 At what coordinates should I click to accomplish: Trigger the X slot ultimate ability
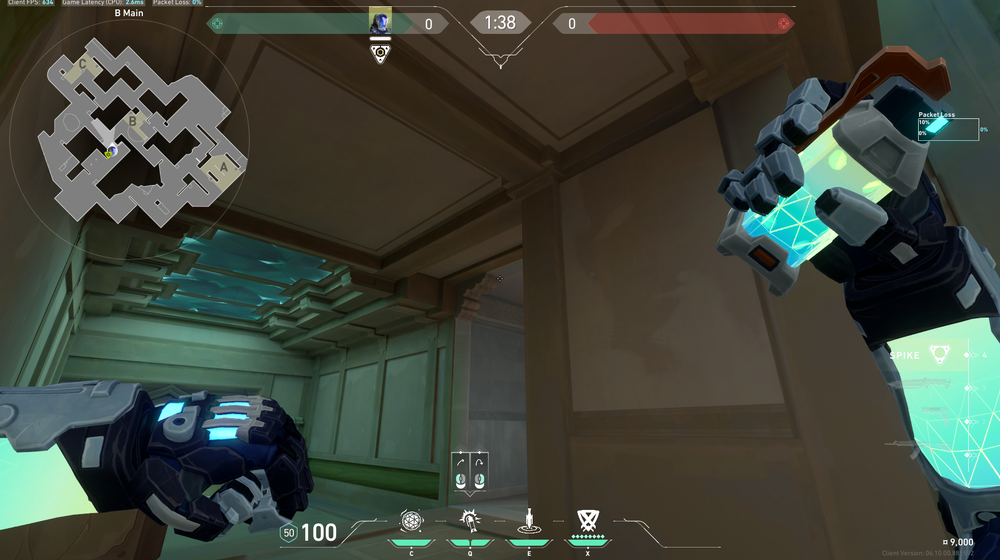pos(587,520)
